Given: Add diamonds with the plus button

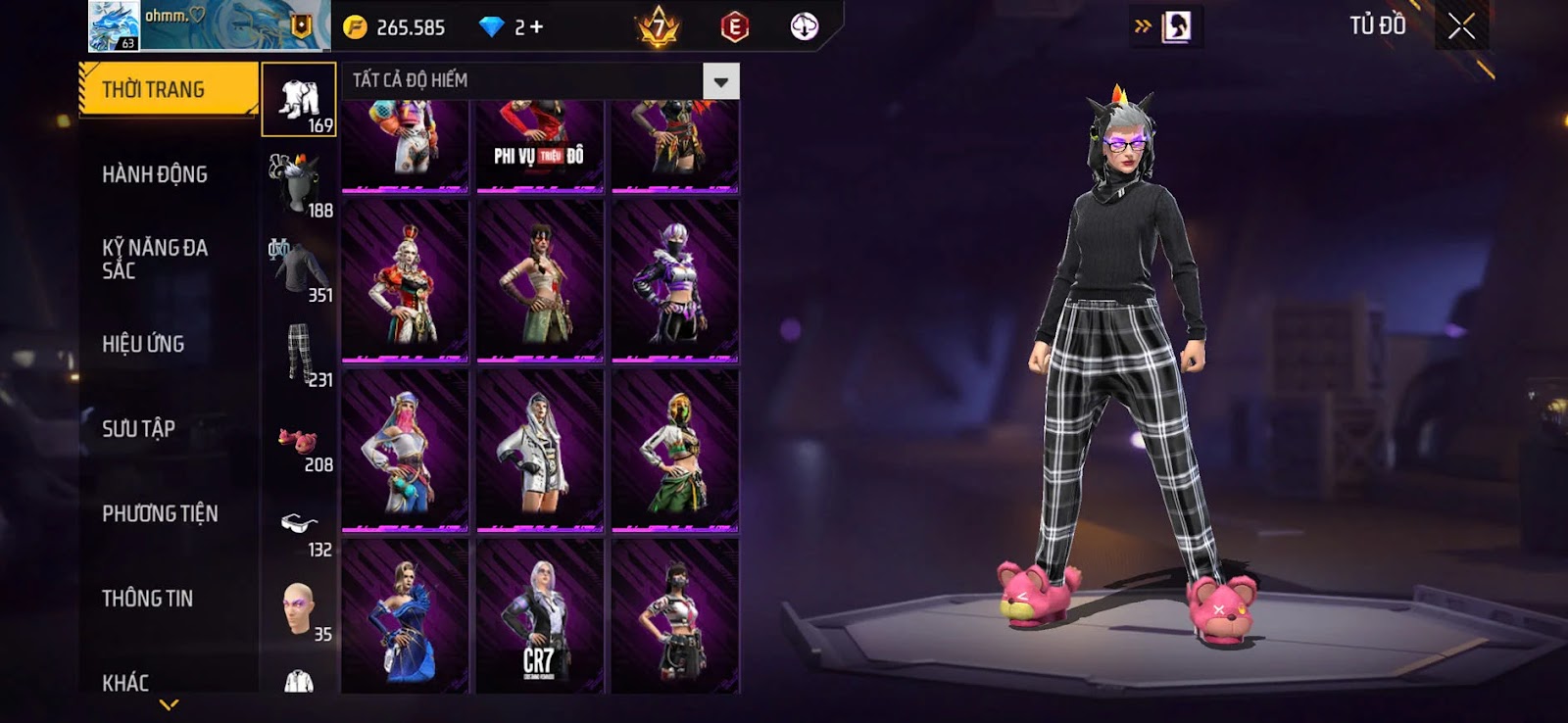Looking at the screenshot, I should click(536, 27).
